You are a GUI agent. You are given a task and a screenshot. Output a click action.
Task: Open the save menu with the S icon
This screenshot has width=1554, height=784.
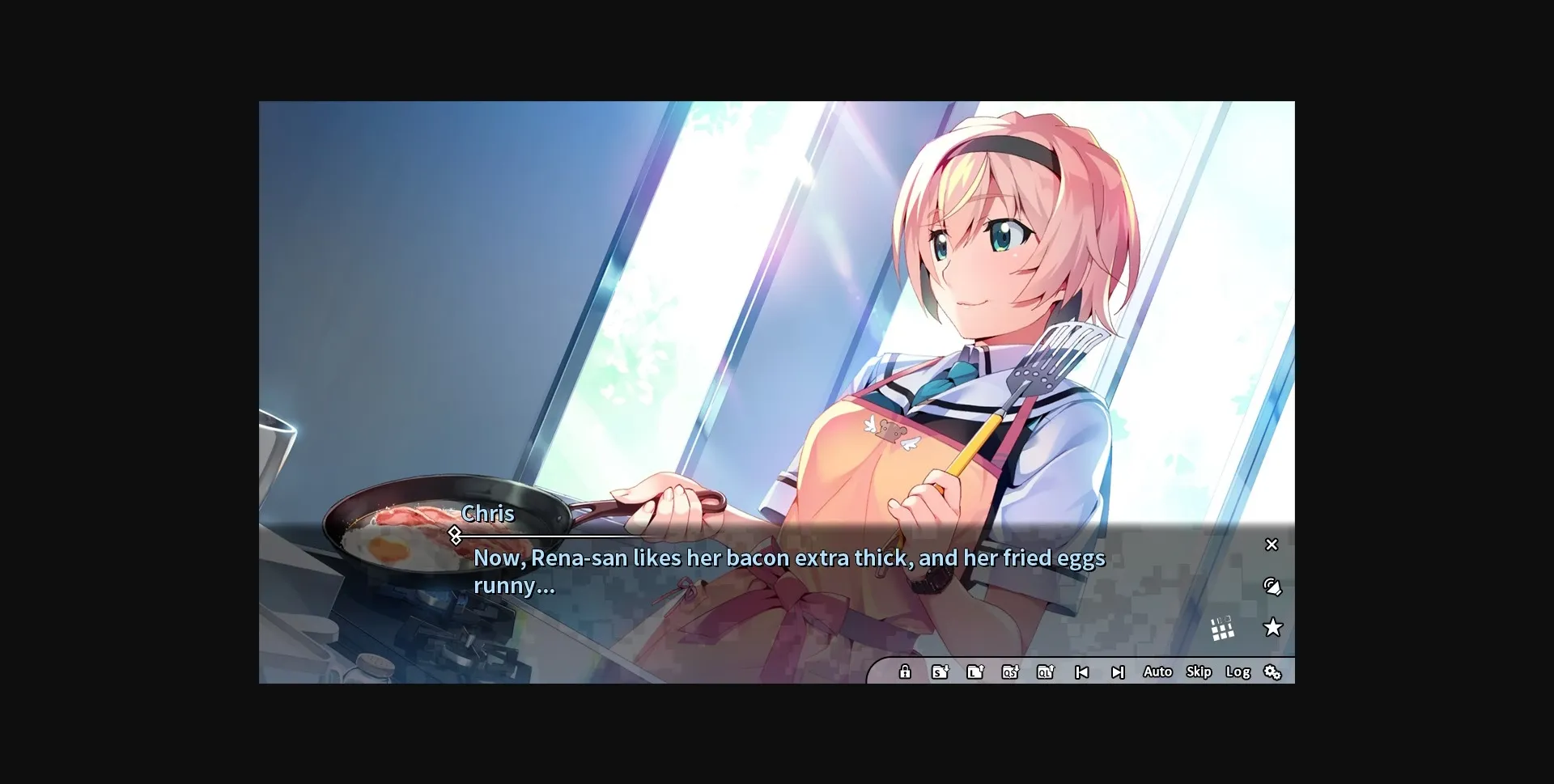(940, 672)
